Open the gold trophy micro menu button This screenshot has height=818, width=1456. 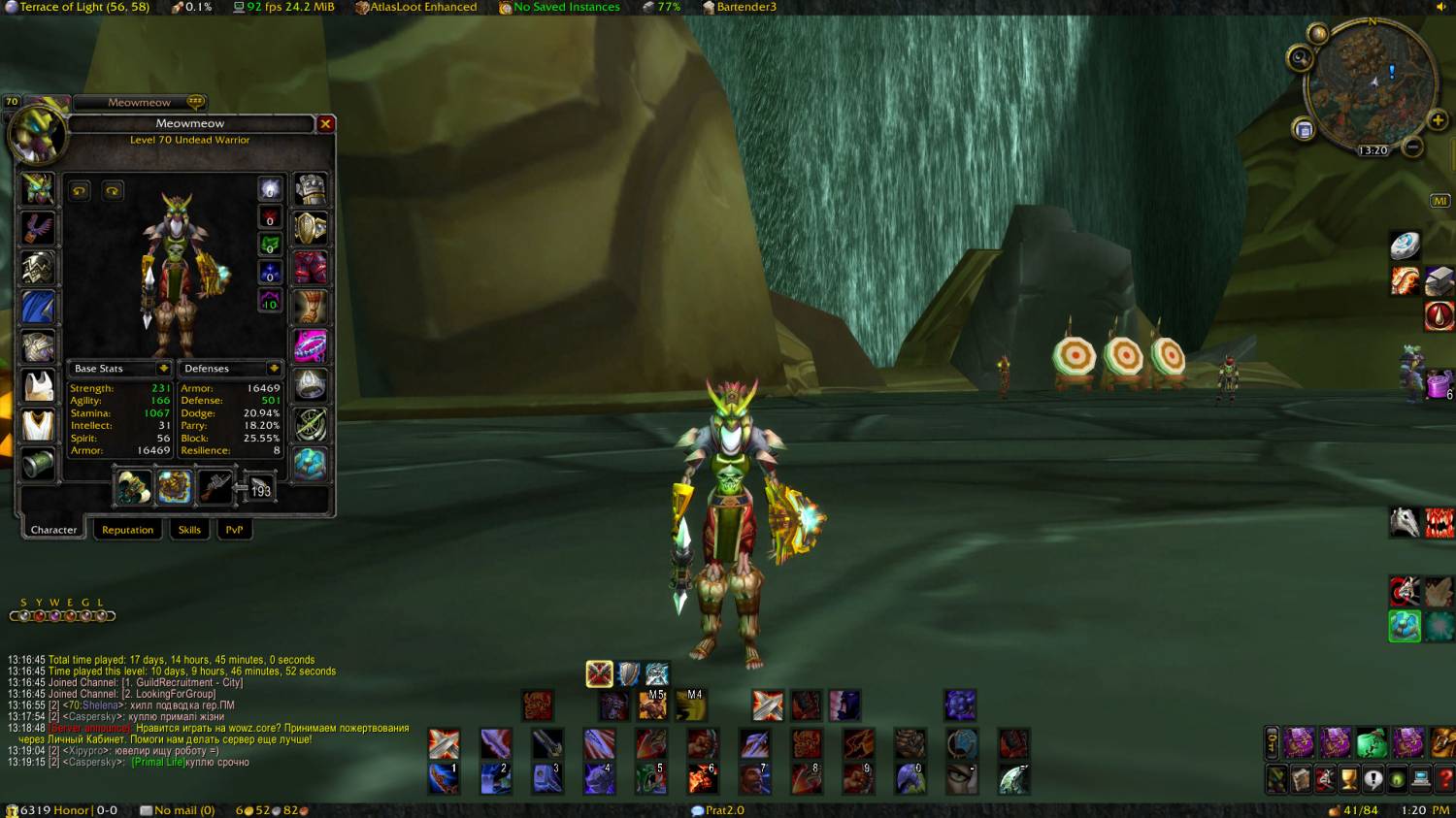[1349, 779]
